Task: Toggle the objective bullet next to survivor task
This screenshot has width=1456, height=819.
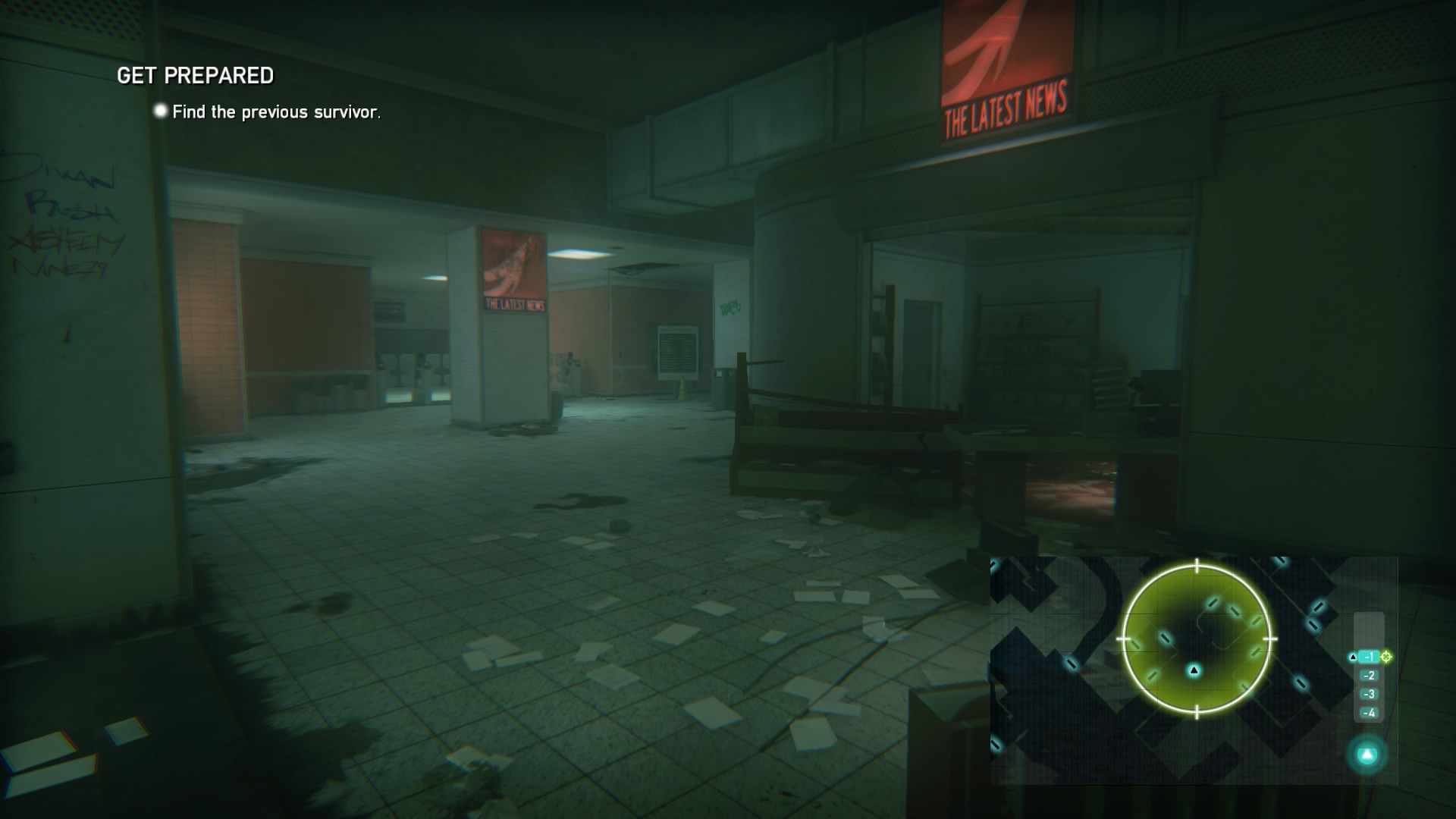Action: pos(159,111)
